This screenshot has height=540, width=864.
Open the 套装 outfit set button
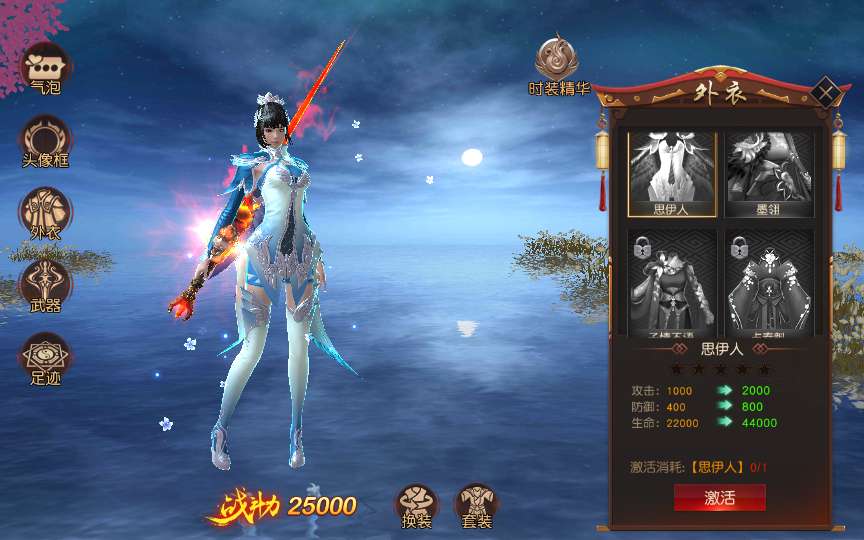[476, 505]
